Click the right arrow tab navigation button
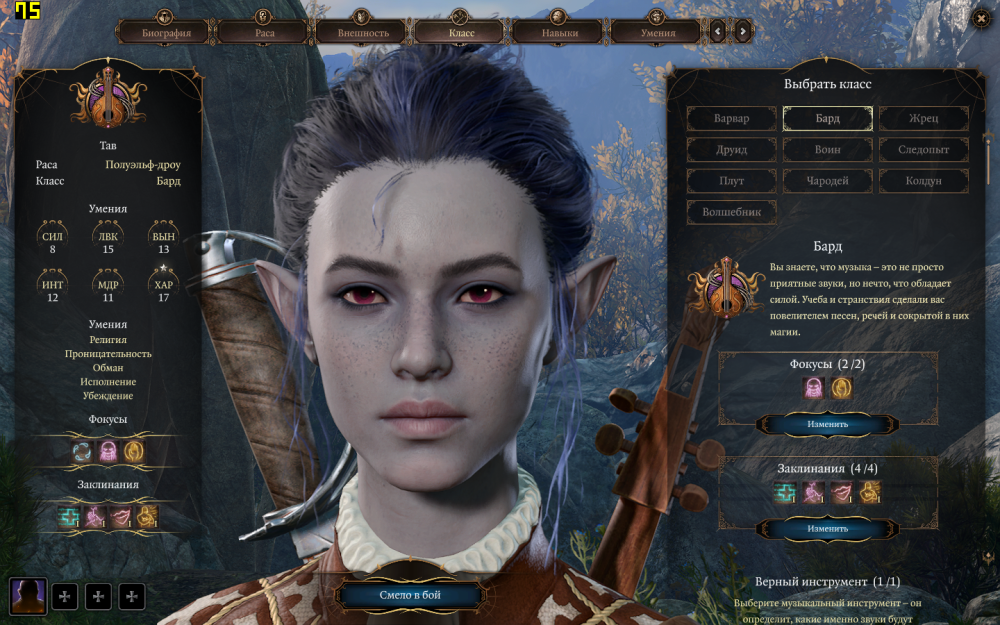This screenshot has height=625, width=1000. click(742, 32)
